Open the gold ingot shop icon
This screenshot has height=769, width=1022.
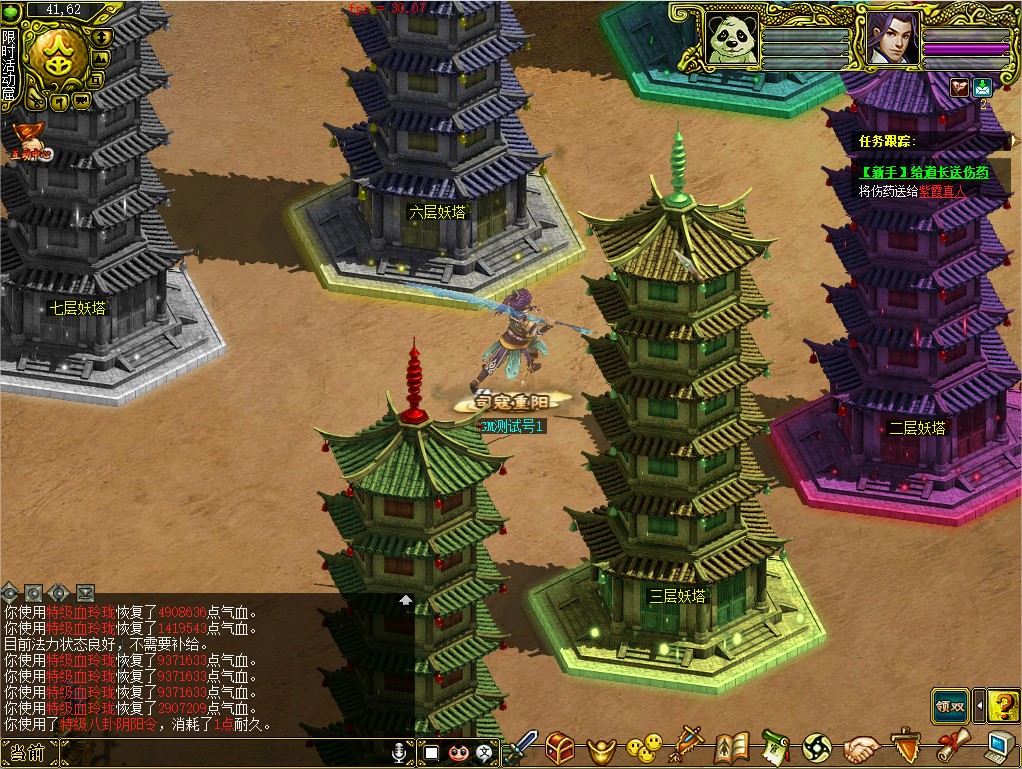point(598,747)
